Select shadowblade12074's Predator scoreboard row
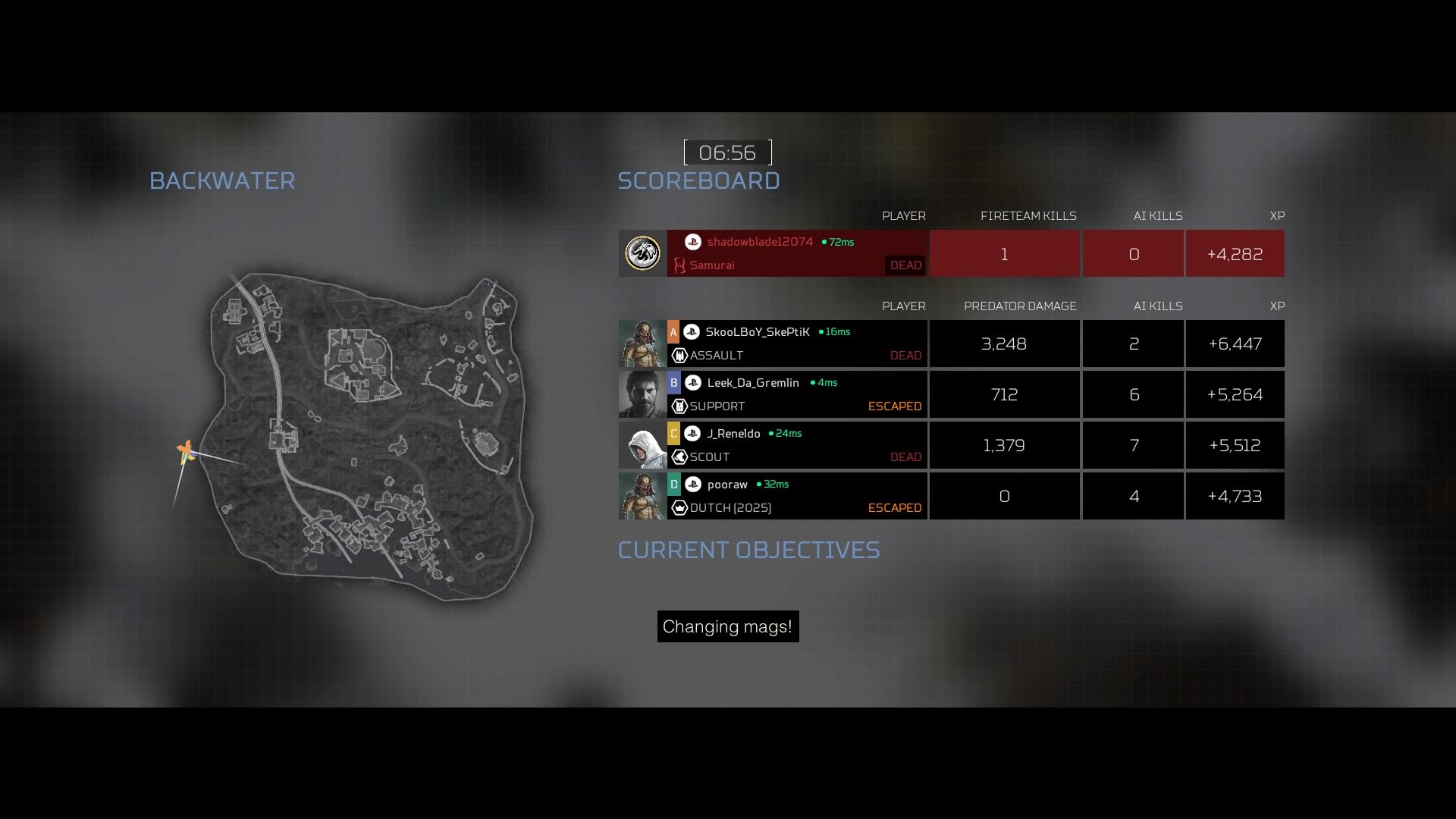Screen dimensions: 1456x819 coord(796,253)
